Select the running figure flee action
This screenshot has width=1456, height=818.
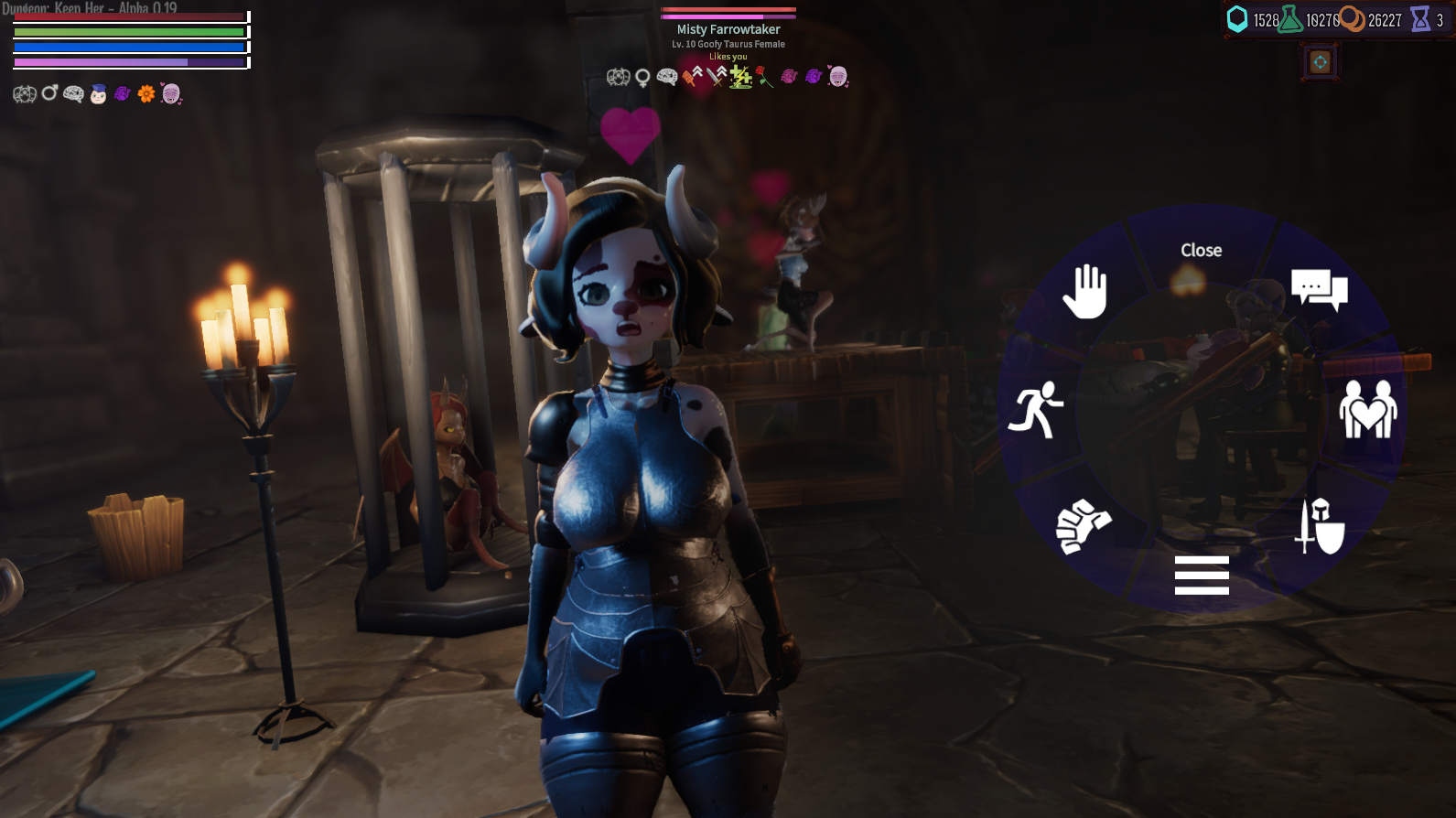point(1038,409)
